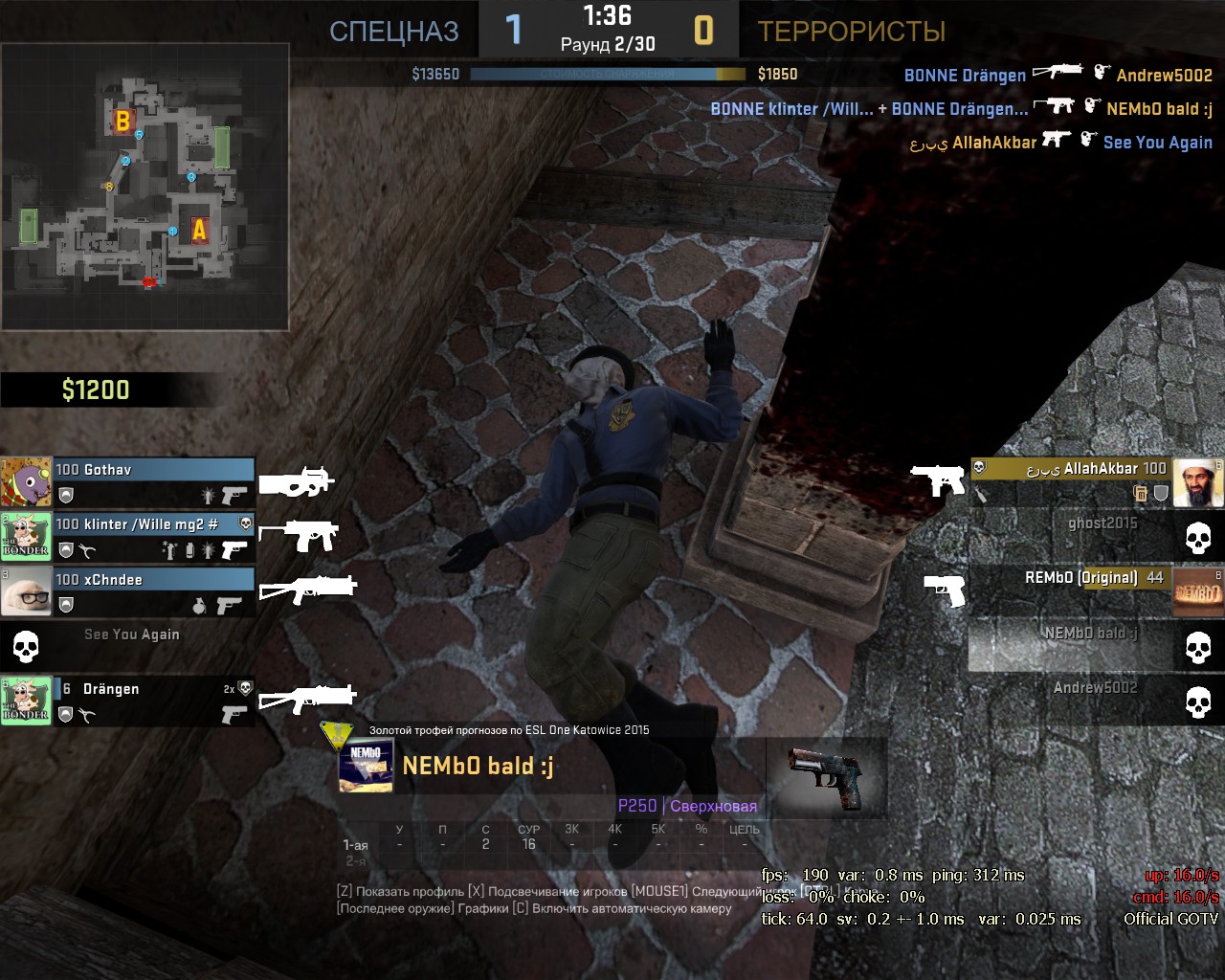Screen dimensions: 1225x980
Task: Click the ESL One Katowice 2015 trophy icon
Action: click(x=337, y=735)
